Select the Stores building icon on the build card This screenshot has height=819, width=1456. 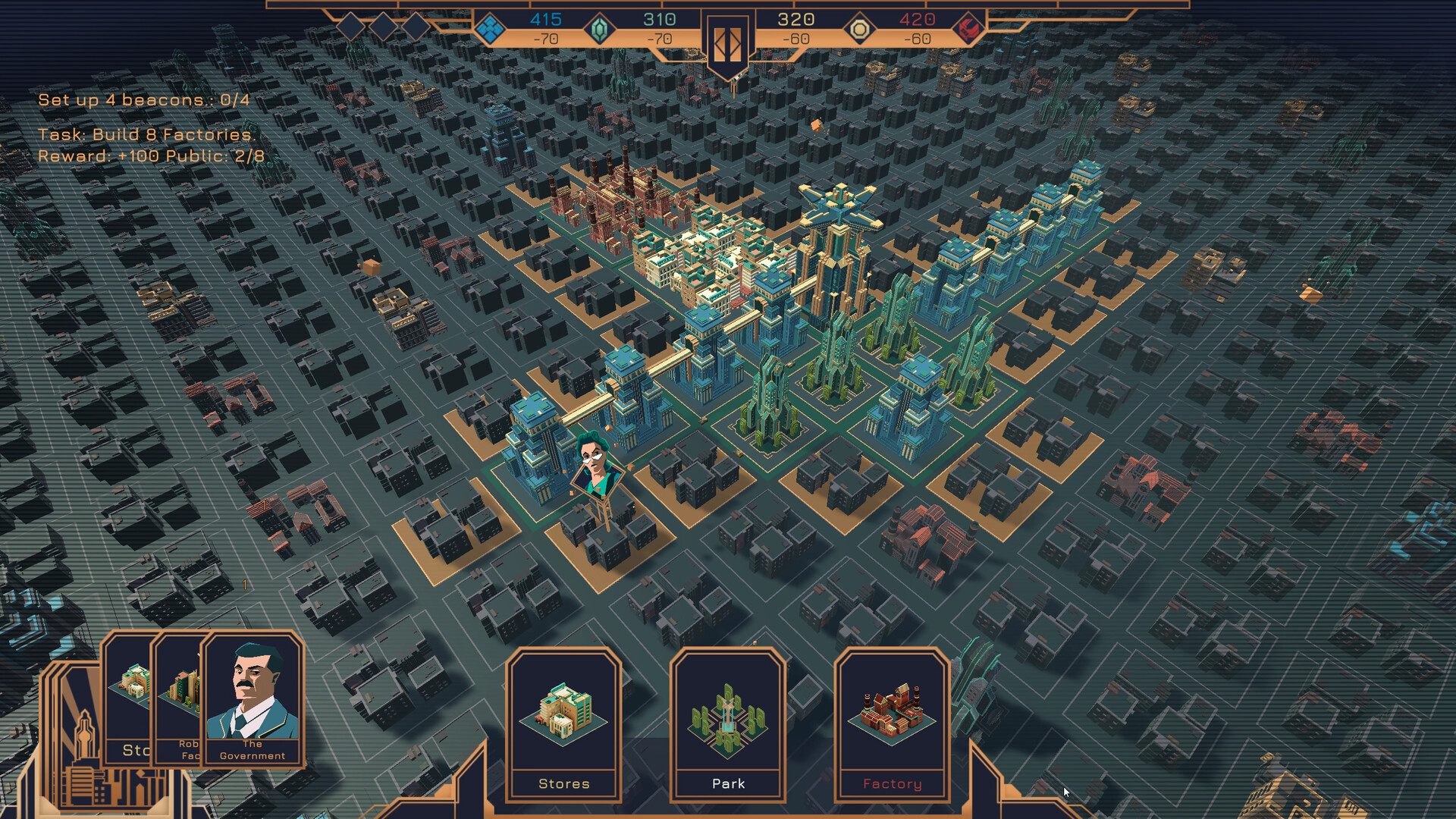(565, 717)
